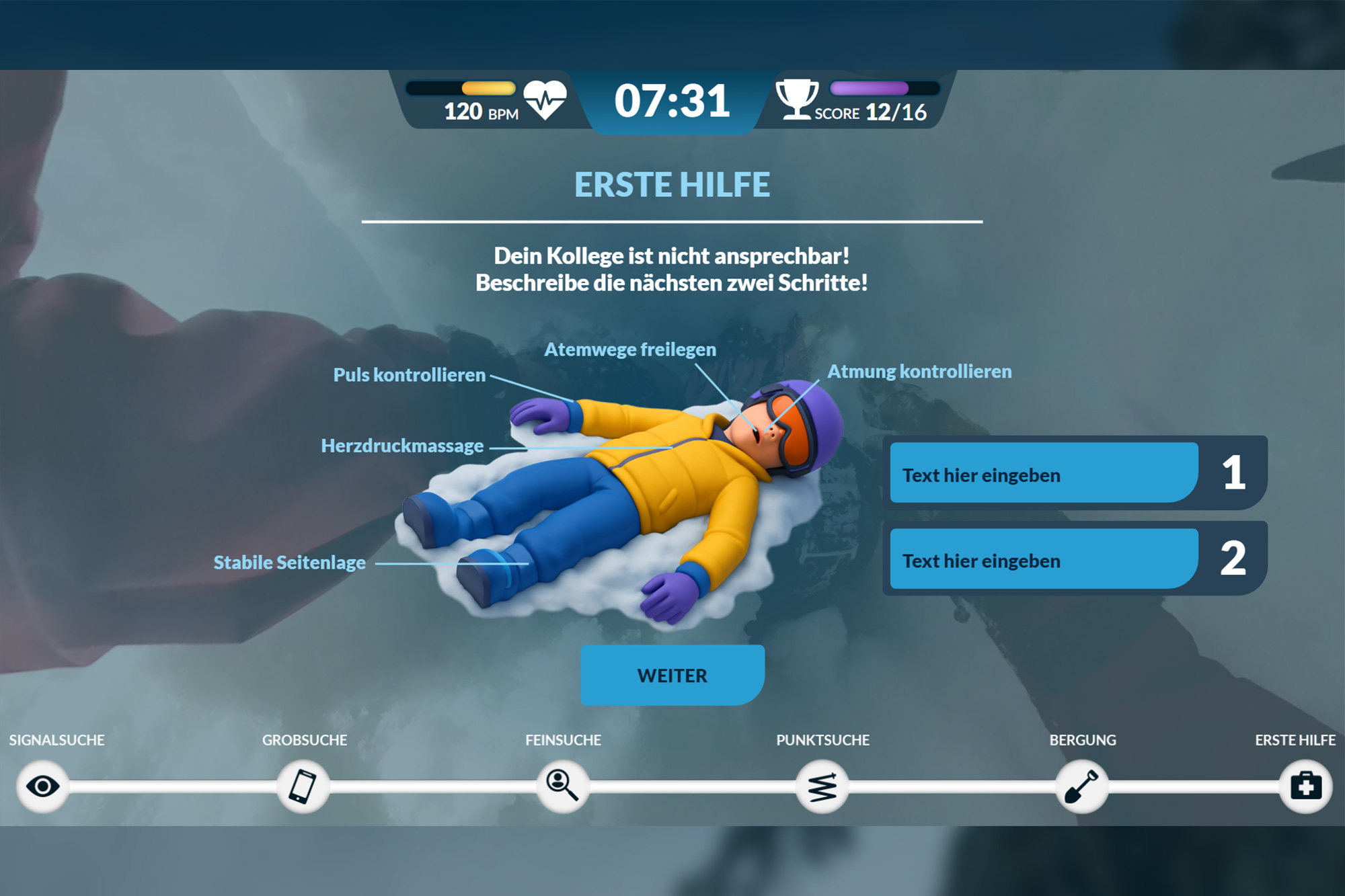Image resolution: width=1345 pixels, height=896 pixels.
Task: Click the WEITER button
Action: tap(672, 675)
